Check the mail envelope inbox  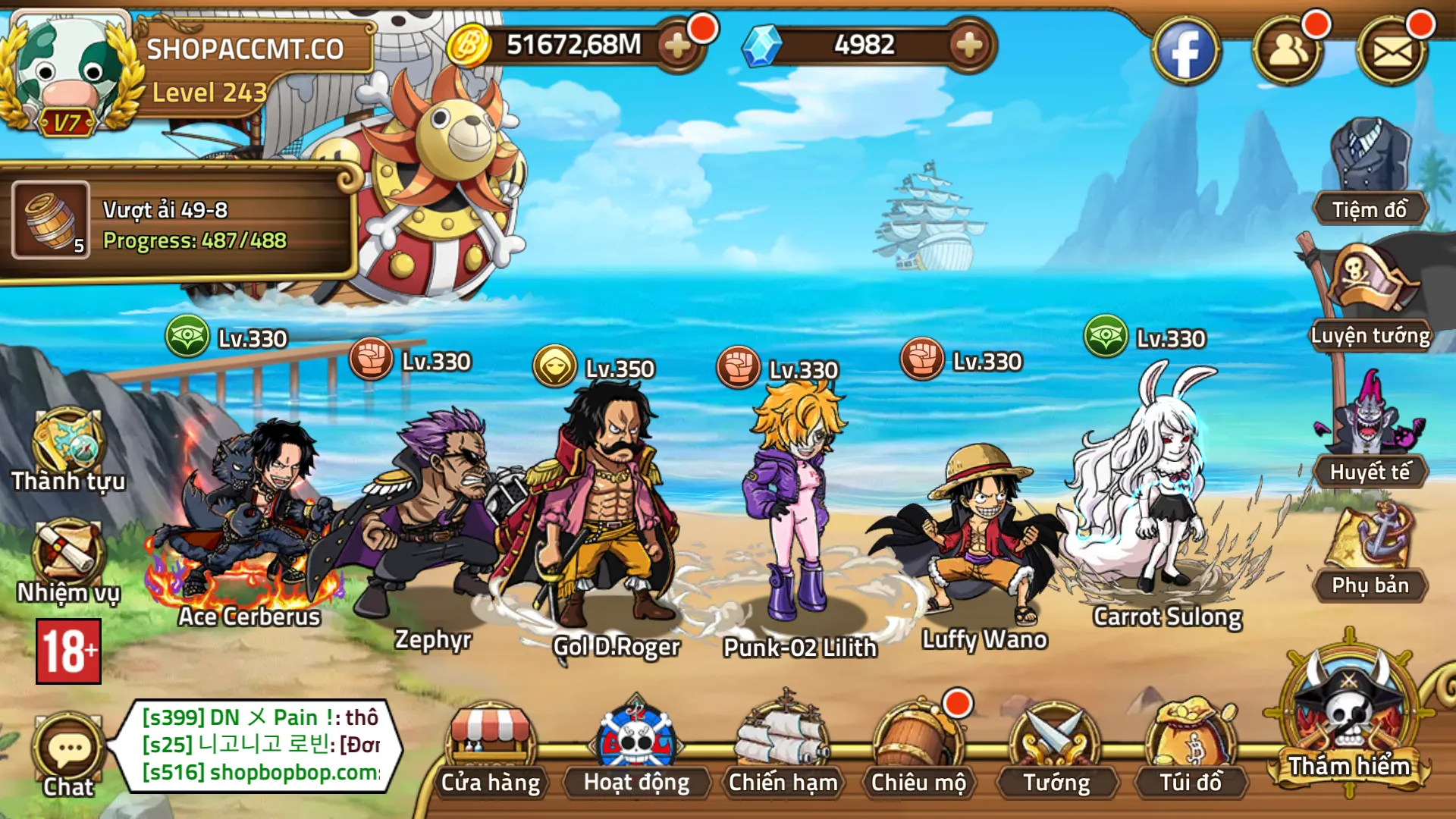(x=1392, y=52)
